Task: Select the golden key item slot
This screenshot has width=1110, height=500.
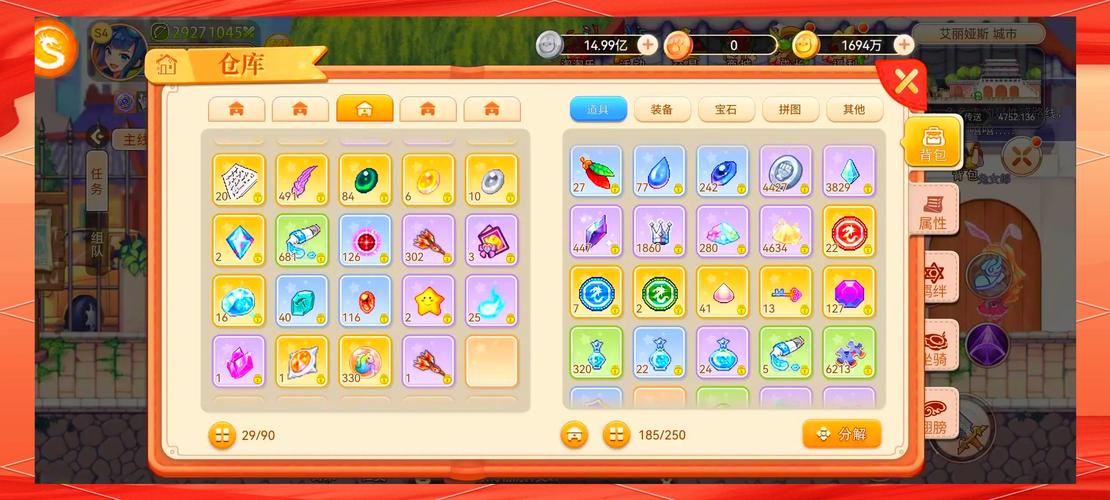Action: (x=785, y=292)
